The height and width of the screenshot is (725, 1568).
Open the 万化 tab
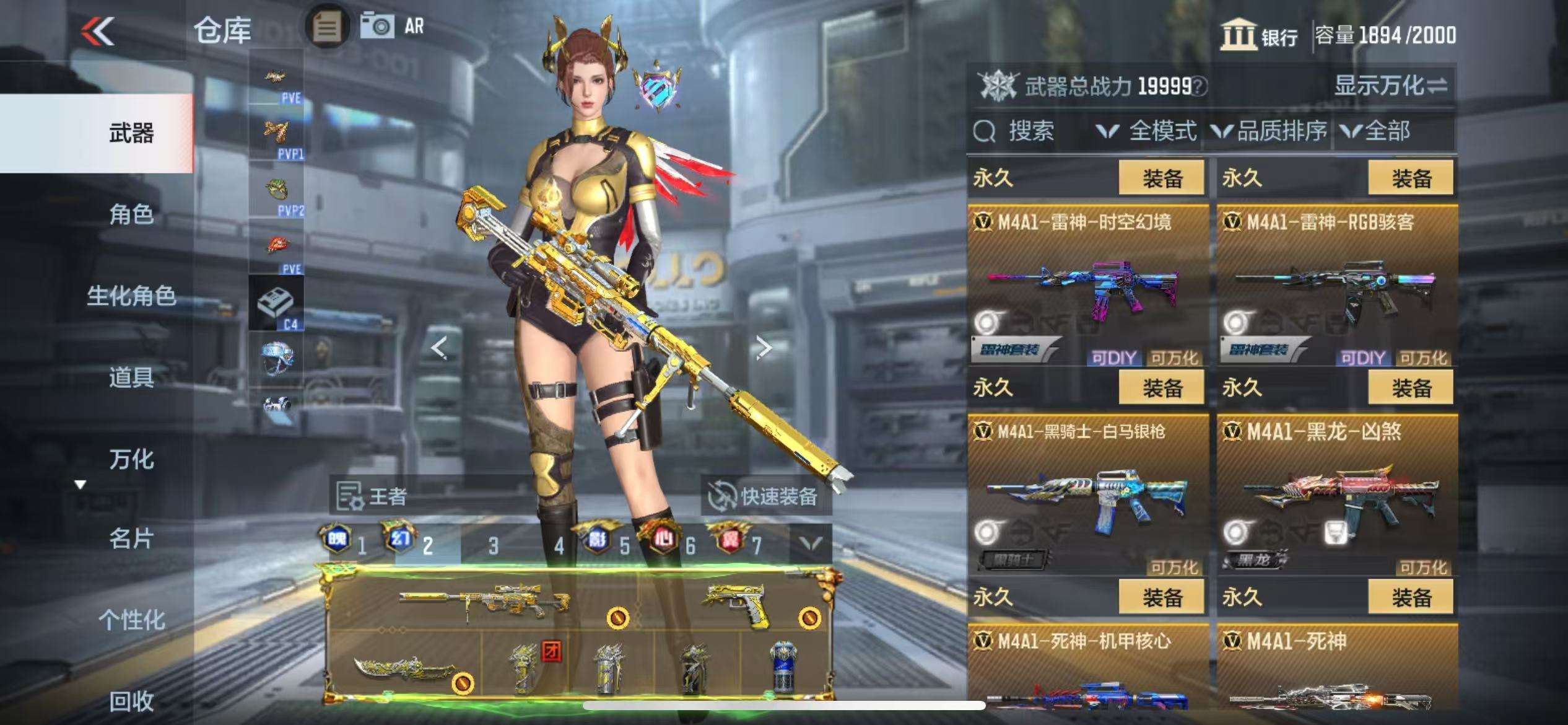tap(131, 459)
